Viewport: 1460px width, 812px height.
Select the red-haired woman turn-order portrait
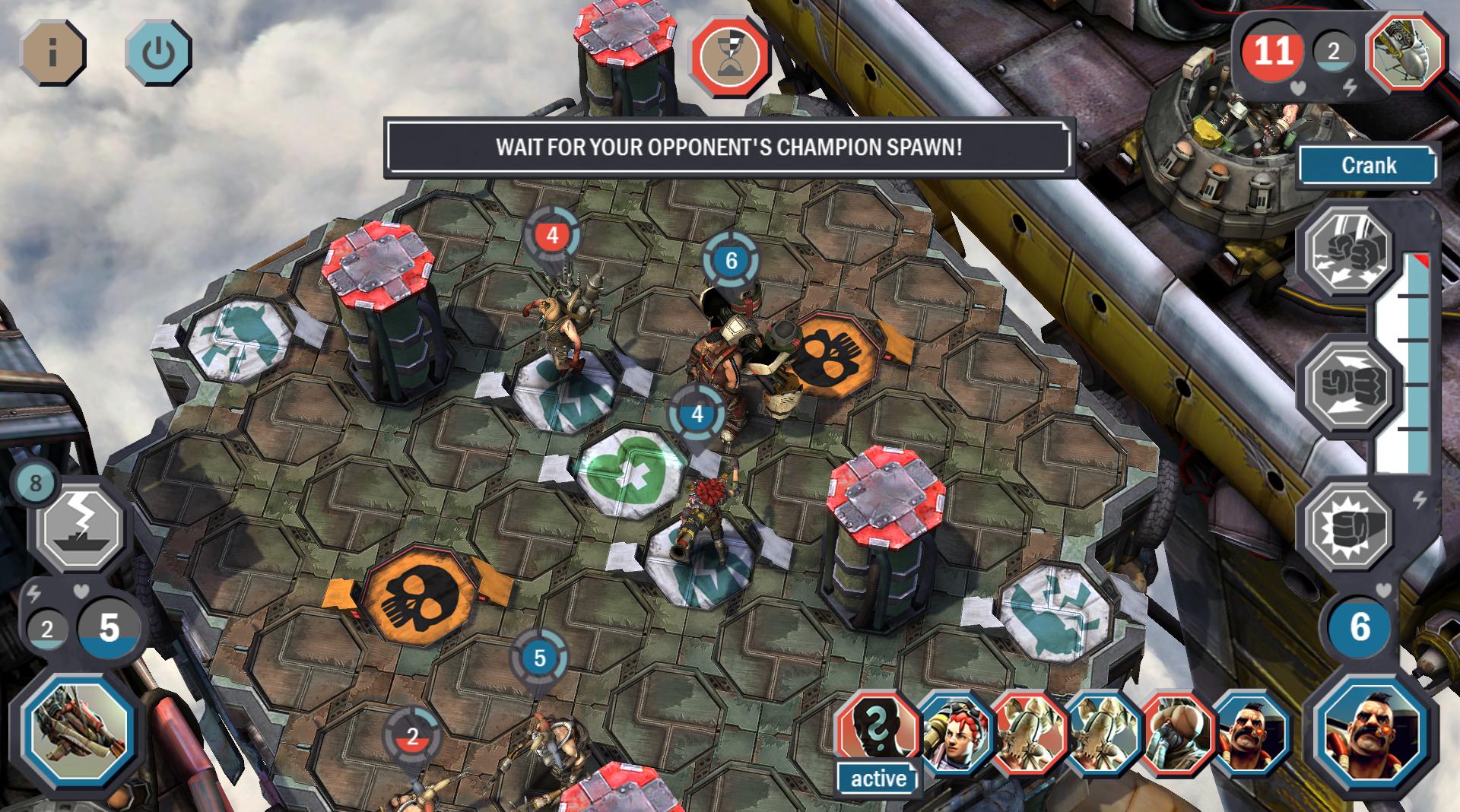954,734
